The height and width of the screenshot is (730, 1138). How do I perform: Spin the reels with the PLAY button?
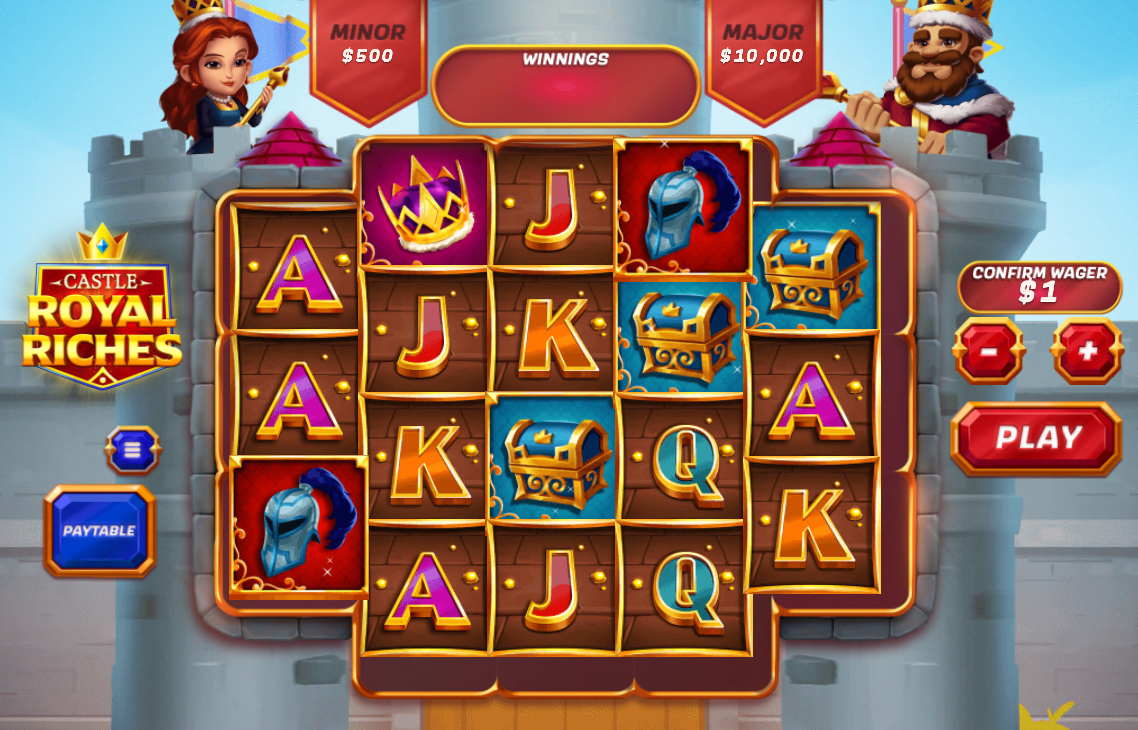pos(1036,438)
